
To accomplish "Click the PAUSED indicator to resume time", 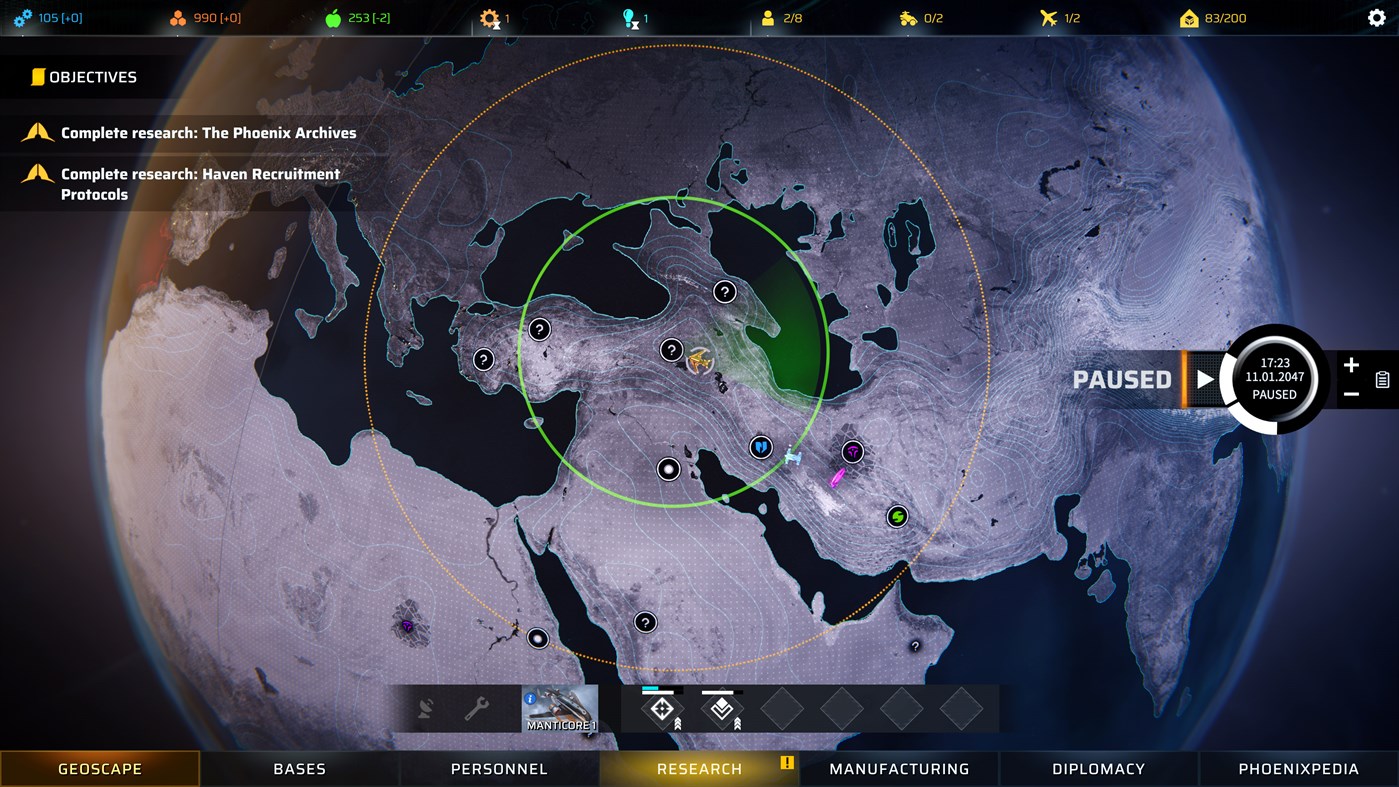I will 1121,379.
